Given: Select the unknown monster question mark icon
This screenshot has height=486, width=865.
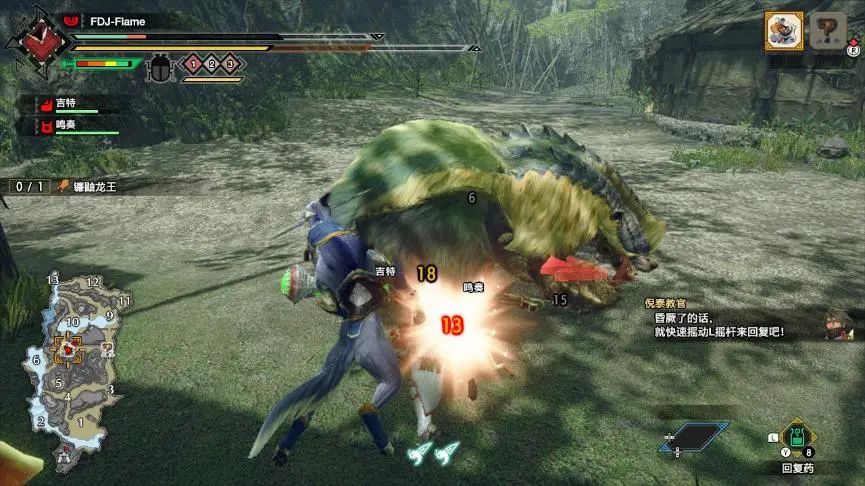Looking at the screenshot, I should (828, 30).
